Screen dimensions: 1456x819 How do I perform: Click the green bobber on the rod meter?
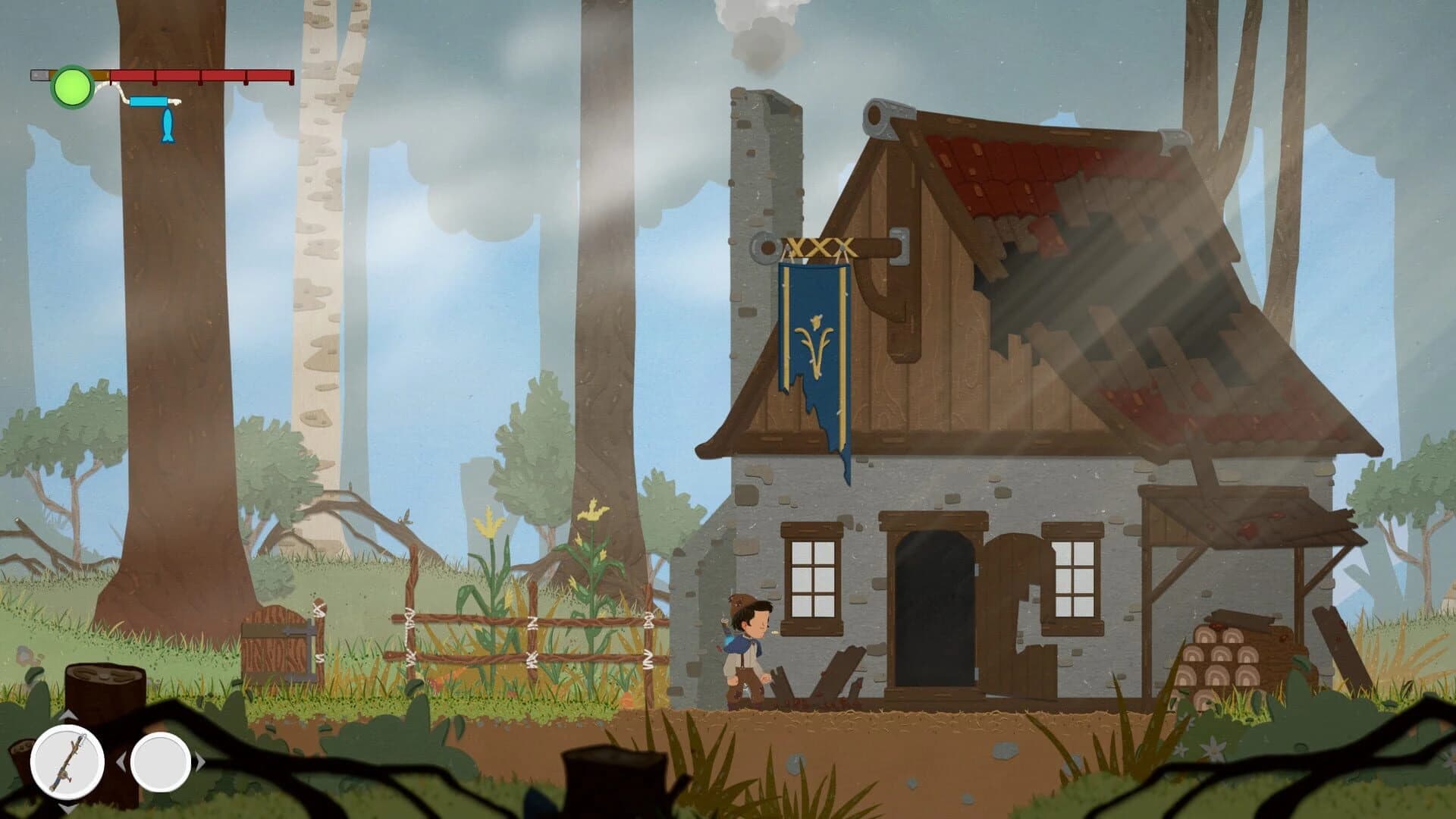point(72,85)
